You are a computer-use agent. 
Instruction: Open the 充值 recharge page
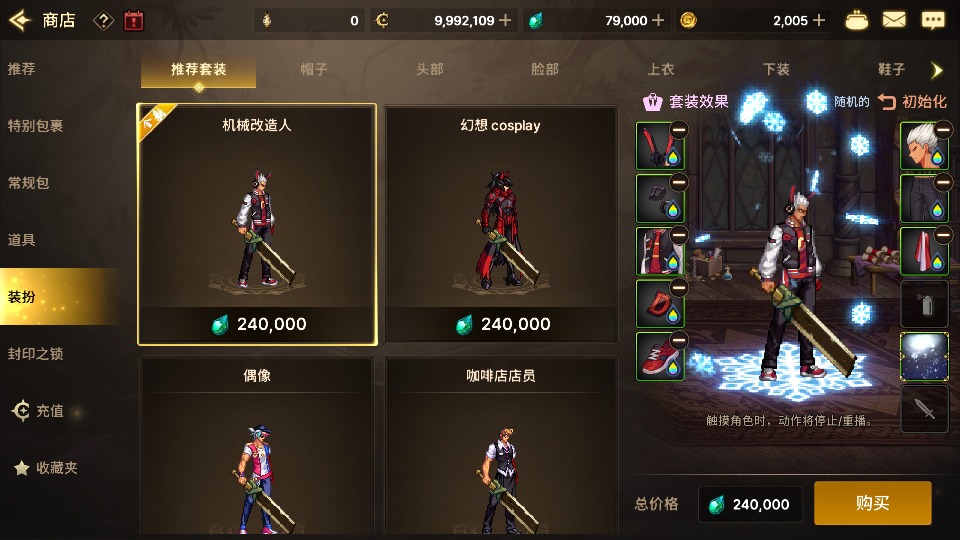[x=38, y=411]
